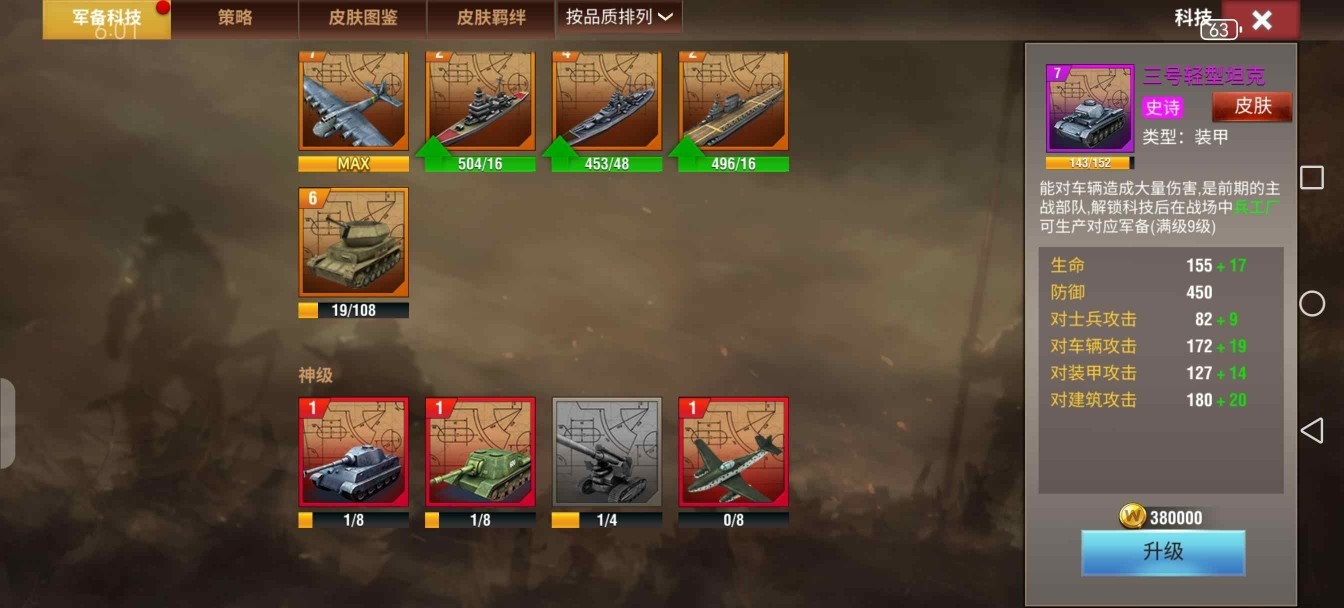Select the warship card showing 504/16
1344x608 pixels.
tap(481, 102)
